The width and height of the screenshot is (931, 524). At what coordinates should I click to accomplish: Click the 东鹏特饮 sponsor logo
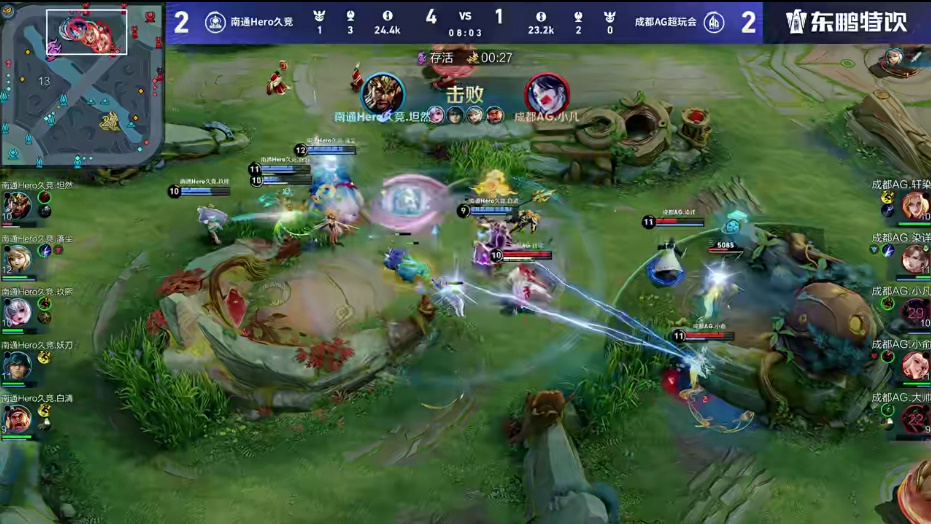click(x=846, y=22)
